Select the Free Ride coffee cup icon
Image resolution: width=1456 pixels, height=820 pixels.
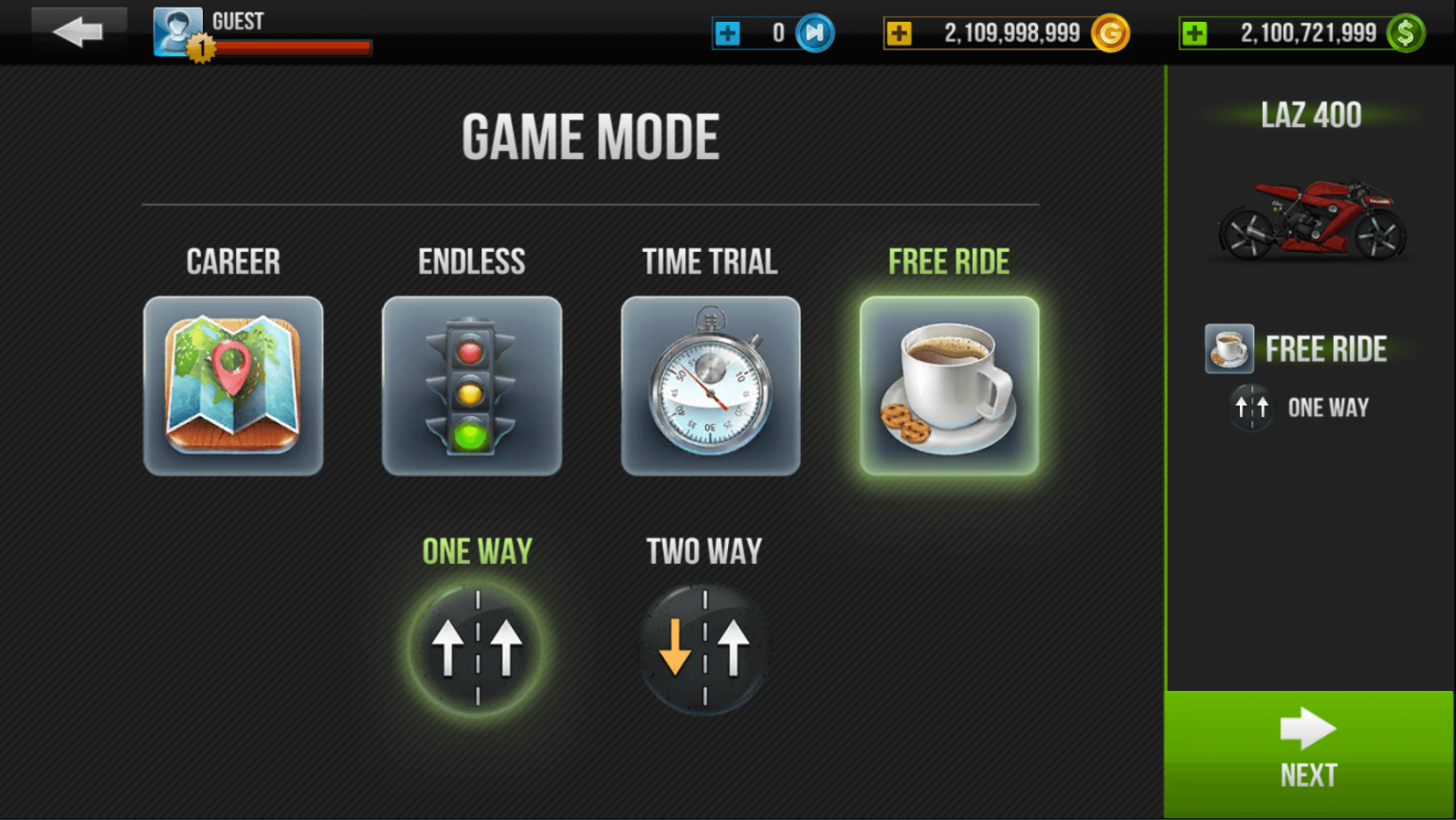(x=948, y=384)
